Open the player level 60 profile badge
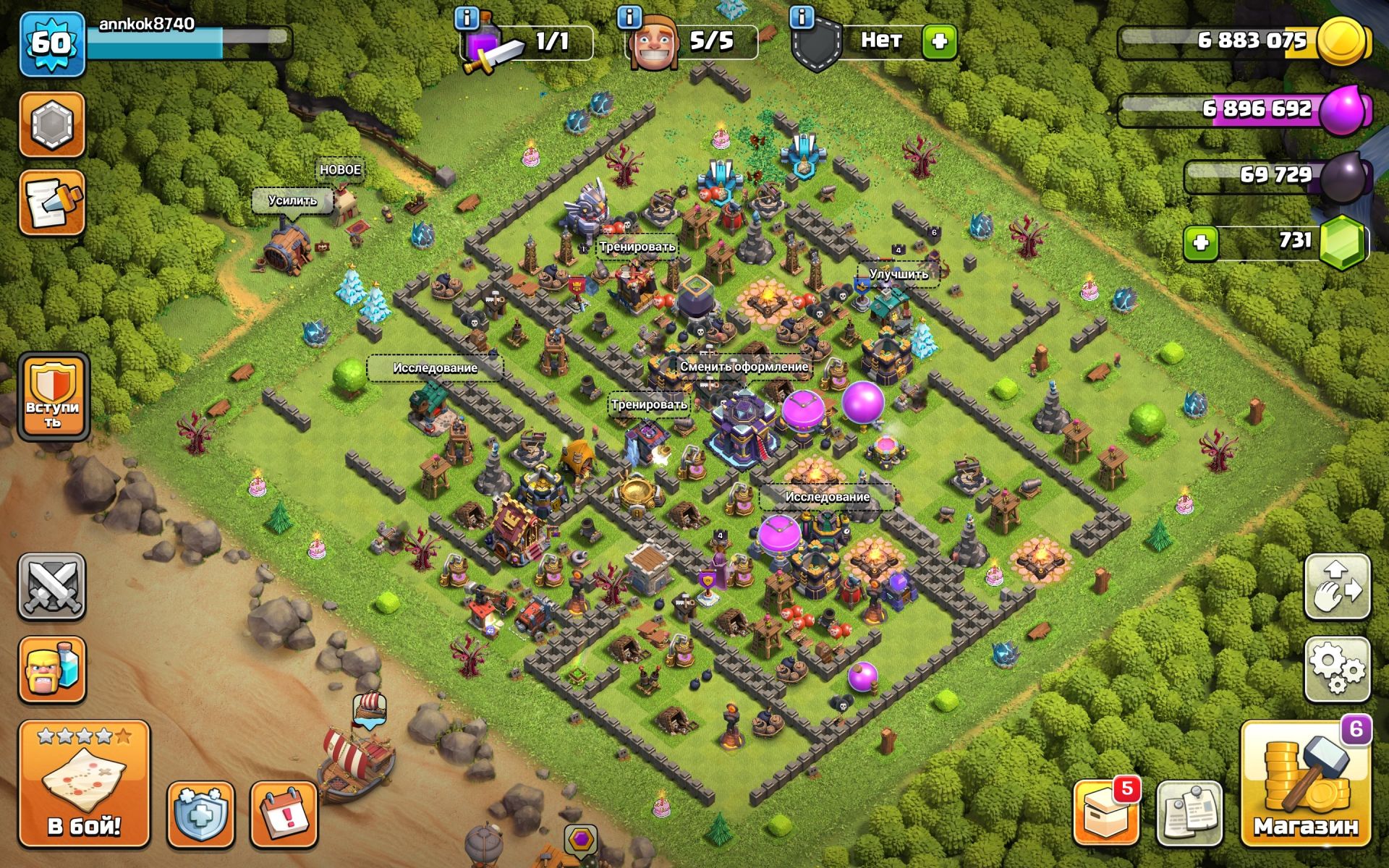The width and height of the screenshot is (1389, 868). (x=51, y=44)
